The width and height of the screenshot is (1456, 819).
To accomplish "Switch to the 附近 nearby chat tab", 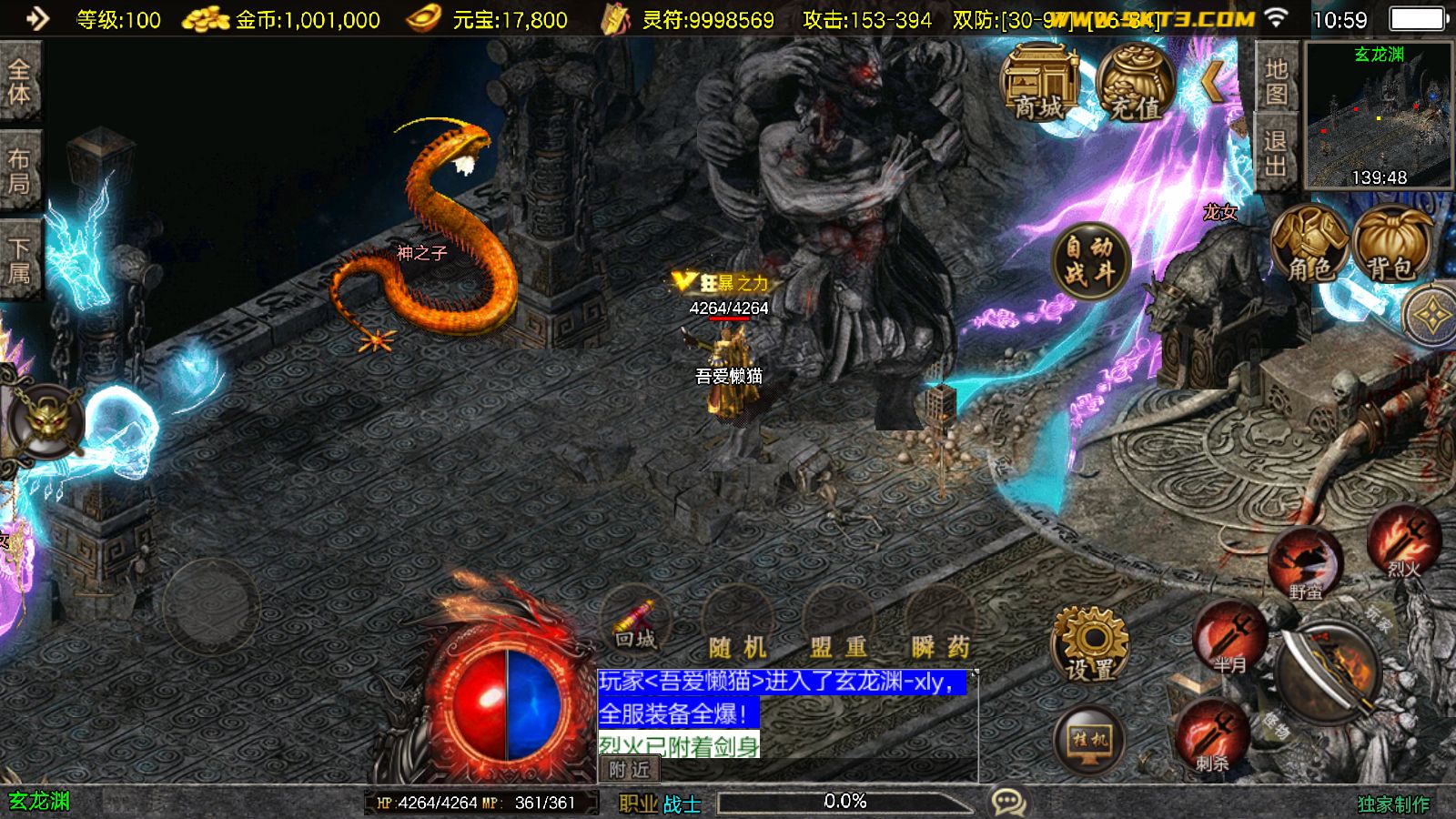I will (x=629, y=770).
